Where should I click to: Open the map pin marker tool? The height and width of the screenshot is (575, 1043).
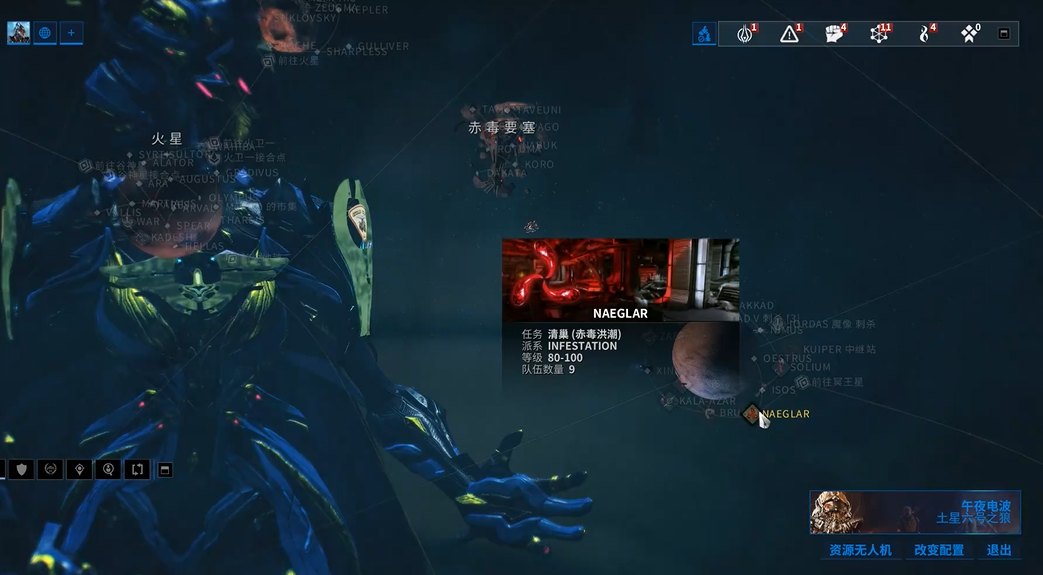pos(79,469)
